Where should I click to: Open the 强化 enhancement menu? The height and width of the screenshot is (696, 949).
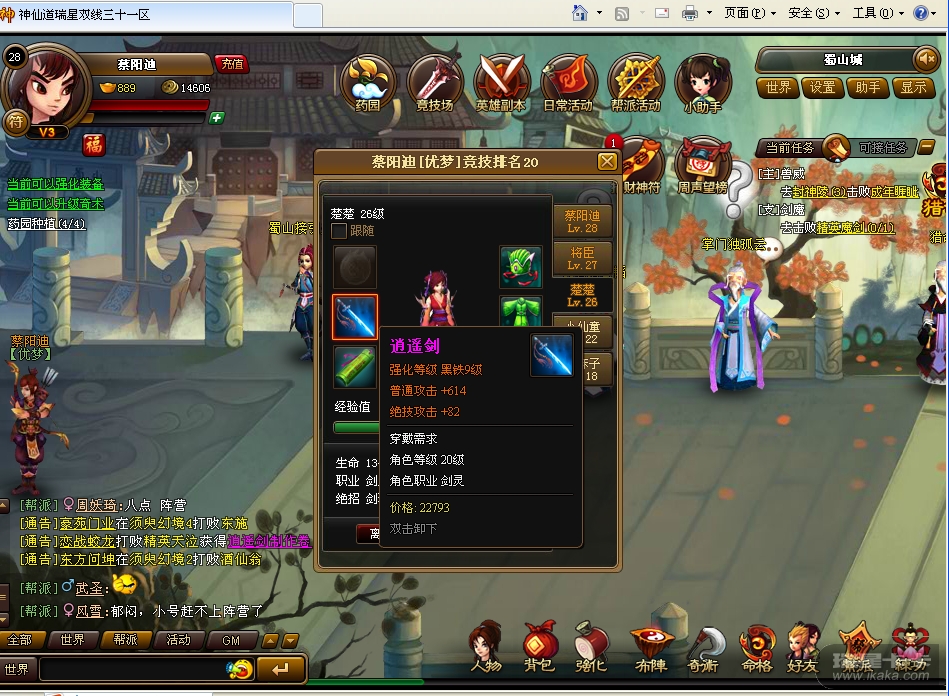[x=591, y=646]
